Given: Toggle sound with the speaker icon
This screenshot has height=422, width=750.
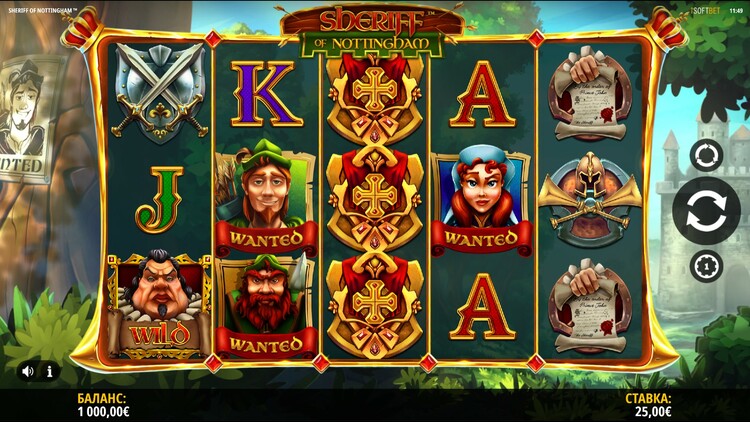Looking at the screenshot, I should 28,371.
